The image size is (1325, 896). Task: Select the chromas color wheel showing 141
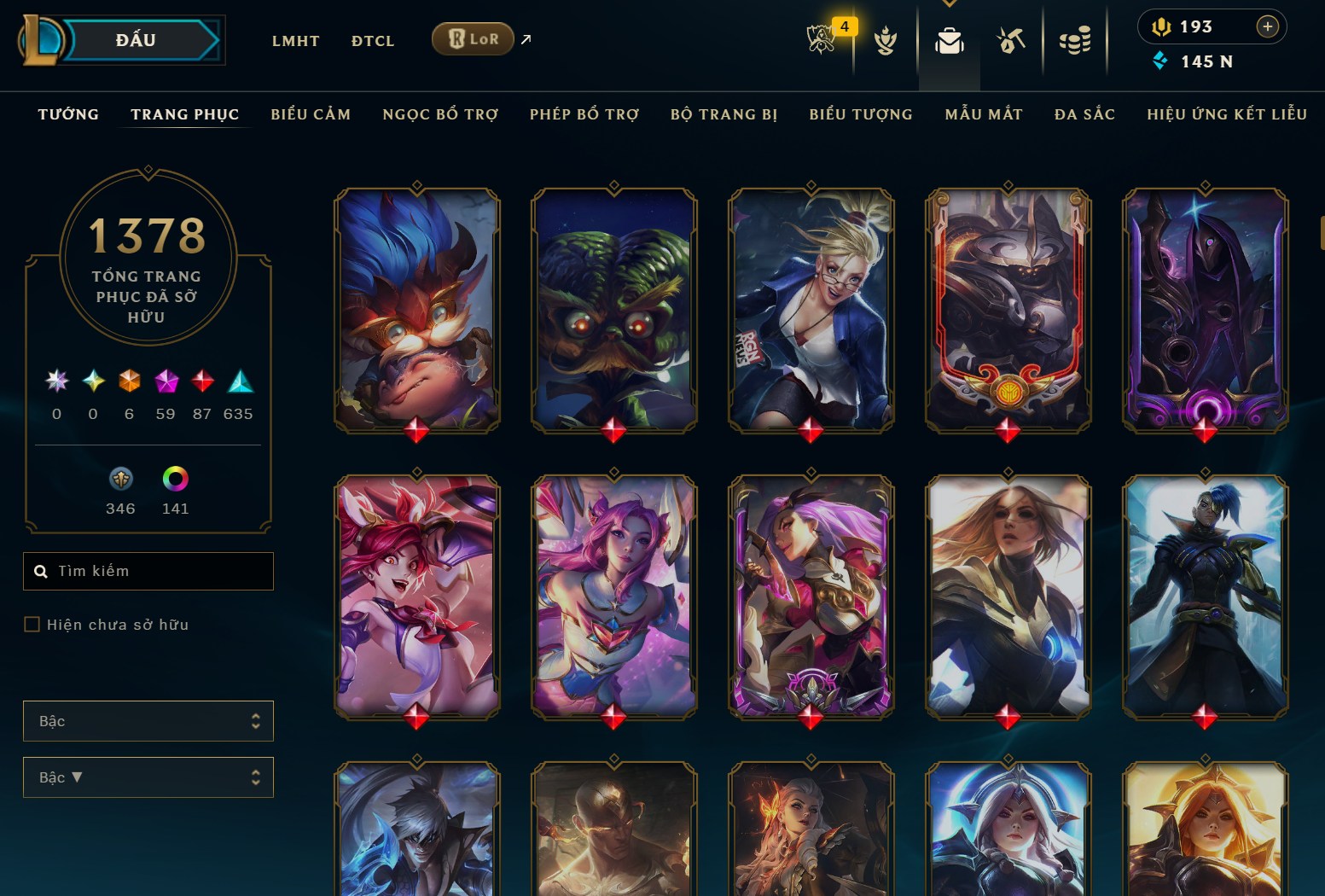175,480
